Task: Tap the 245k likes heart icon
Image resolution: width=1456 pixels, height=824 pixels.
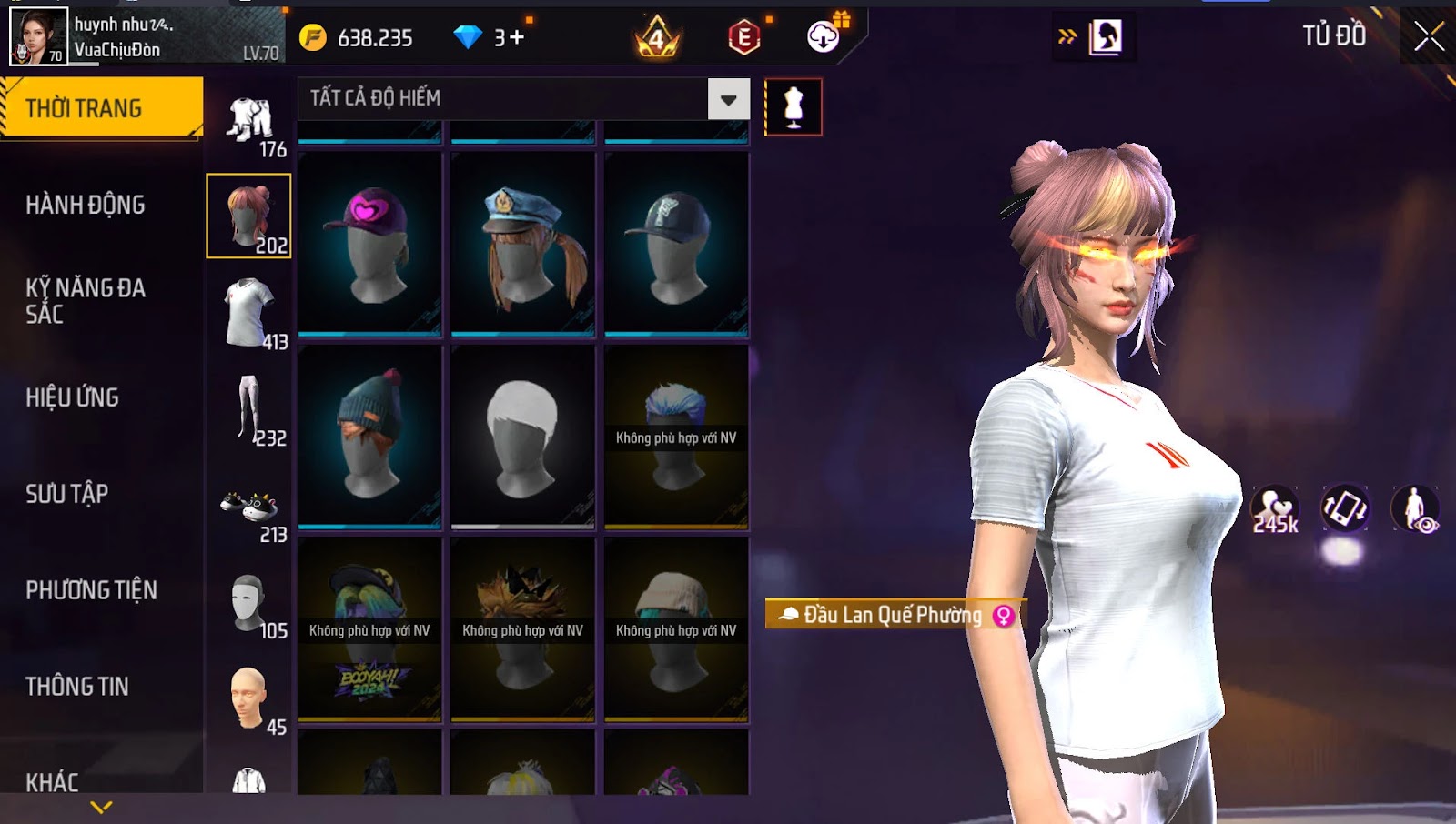Action: click(1275, 509)
